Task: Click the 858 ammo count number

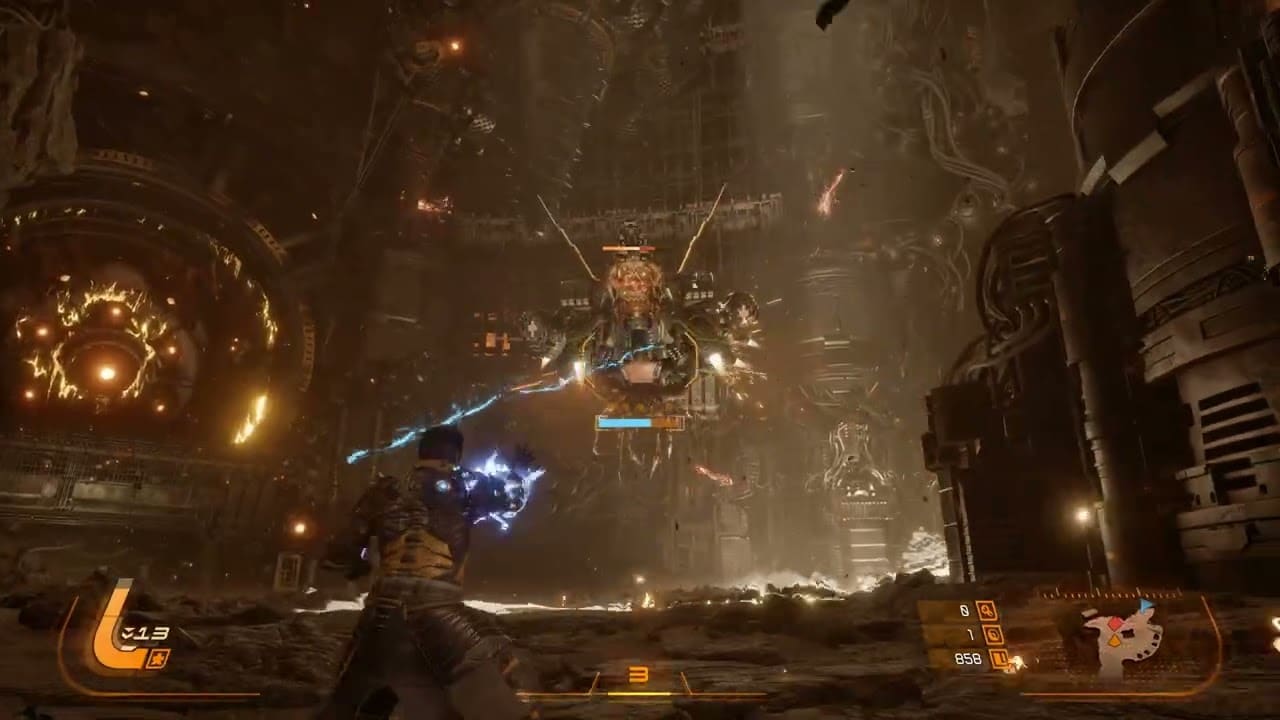Action: [969, 658]
